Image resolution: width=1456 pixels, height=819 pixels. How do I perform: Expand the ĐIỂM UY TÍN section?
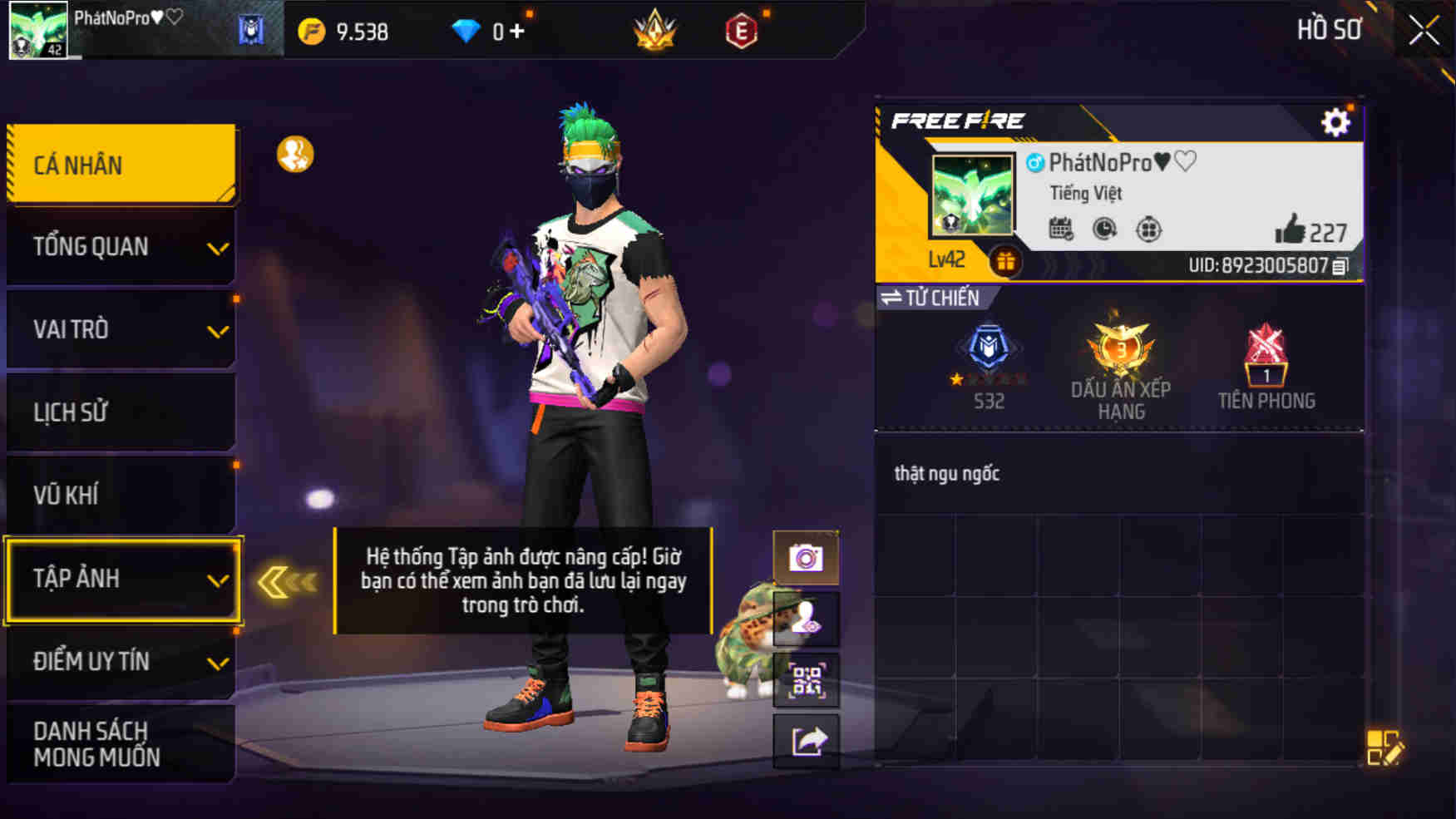pyautogui.click(x=121, y=661)
